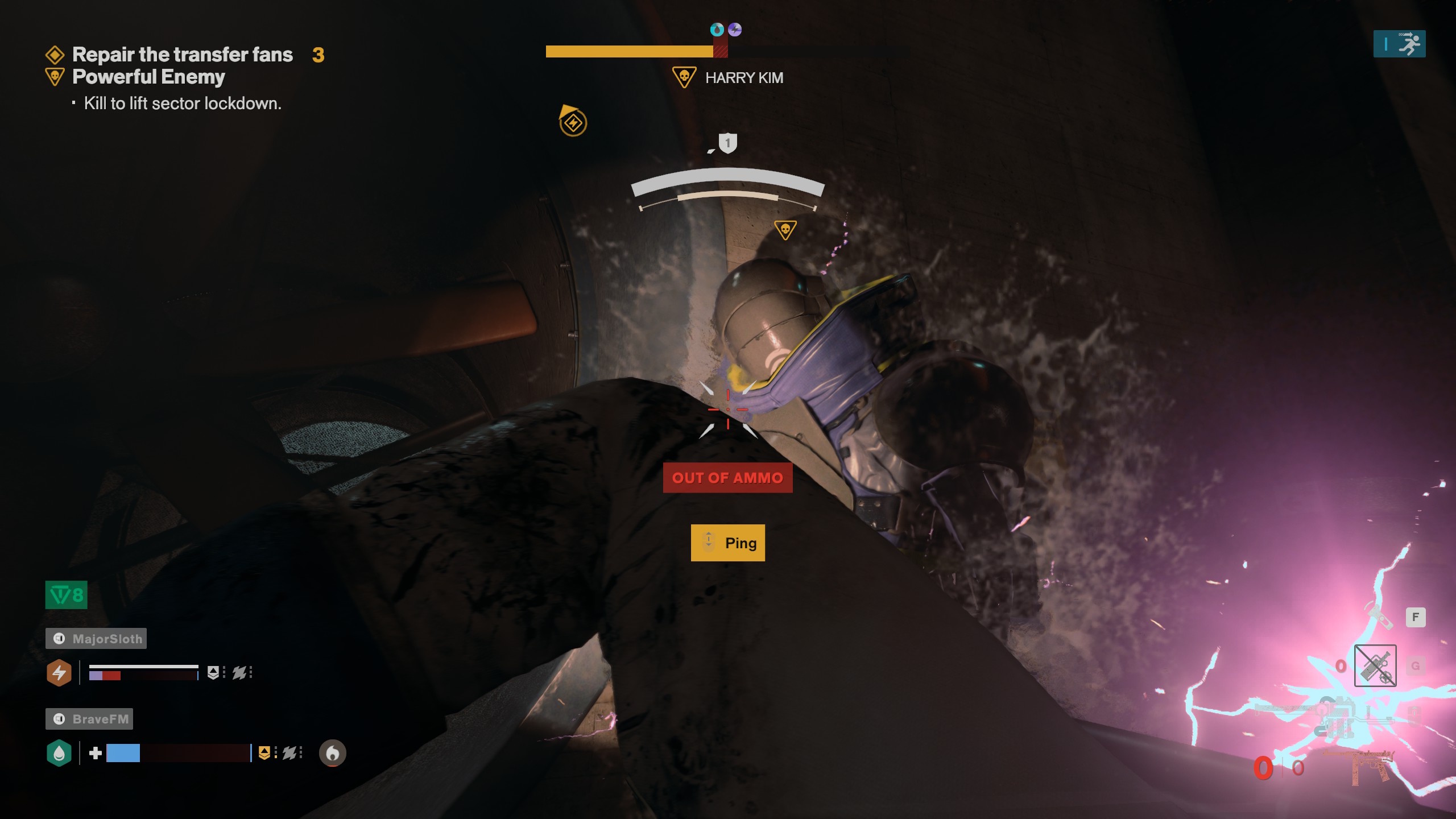Click the F interact key prompt
This screenshot has width=1456, height=819.
[x=1416, y=617]
